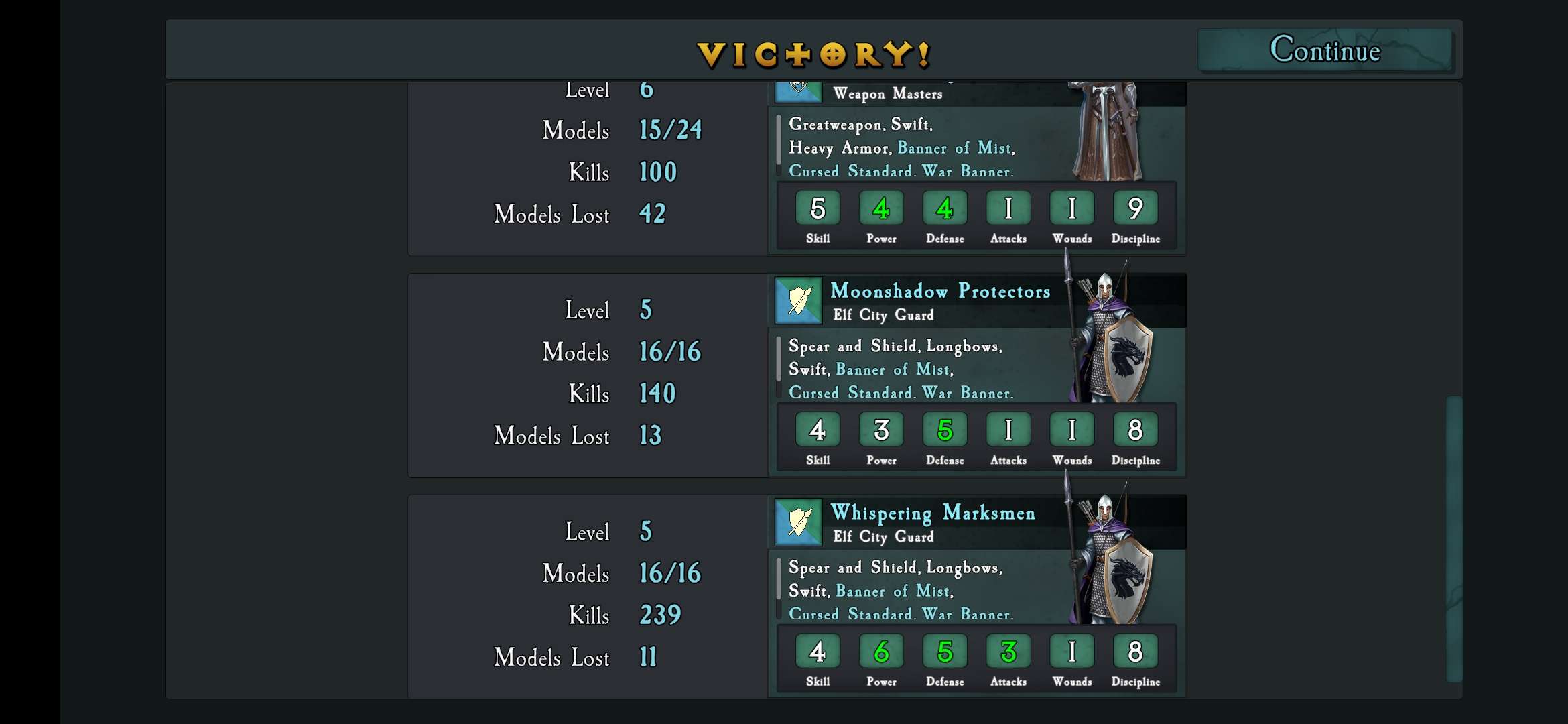Select the Moonshadow Protectors unit card
The width and height of the screenshot is (1568, 724).
tap(939, 291)
